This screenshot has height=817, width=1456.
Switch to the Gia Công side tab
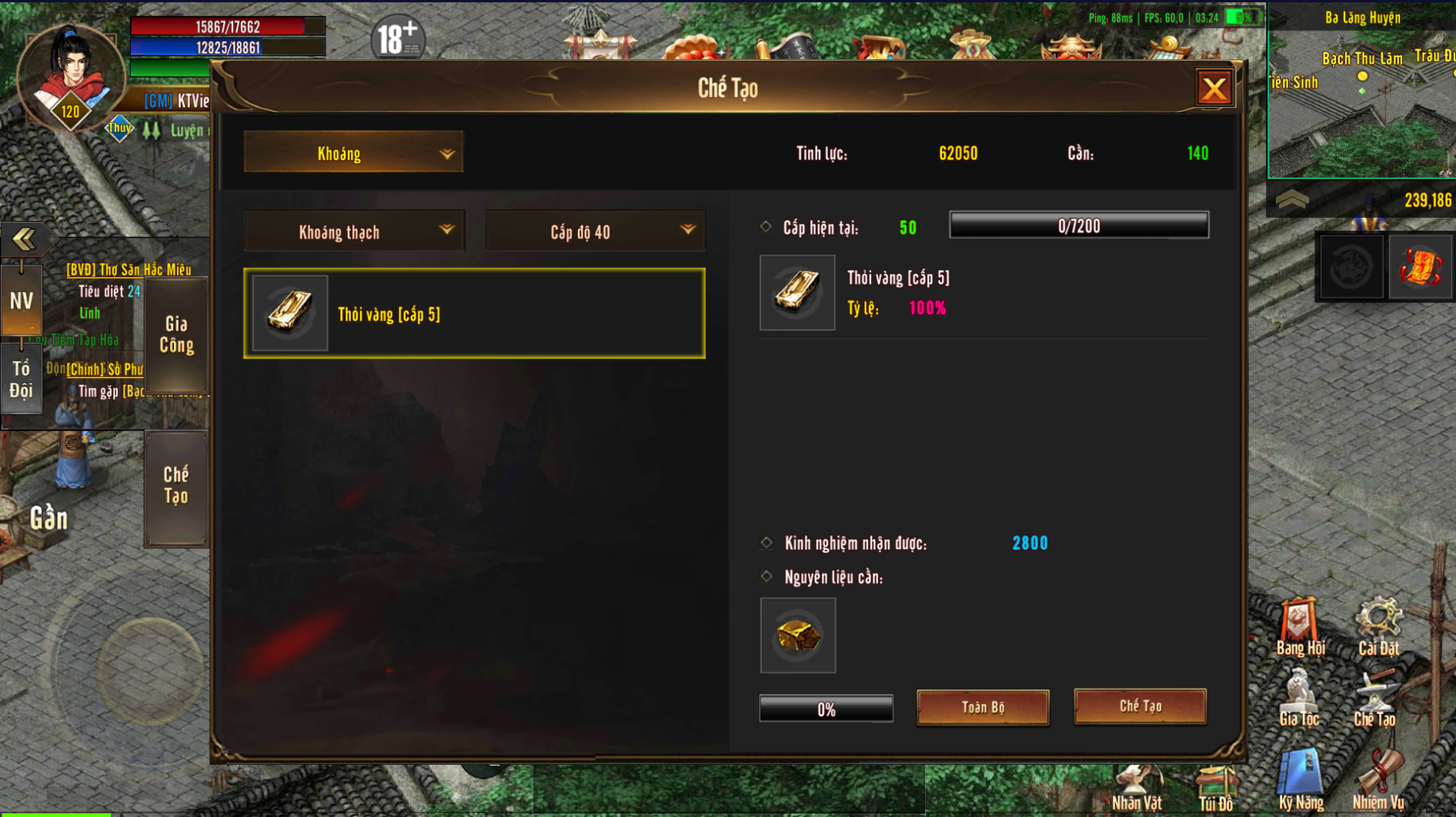(176, 335)
